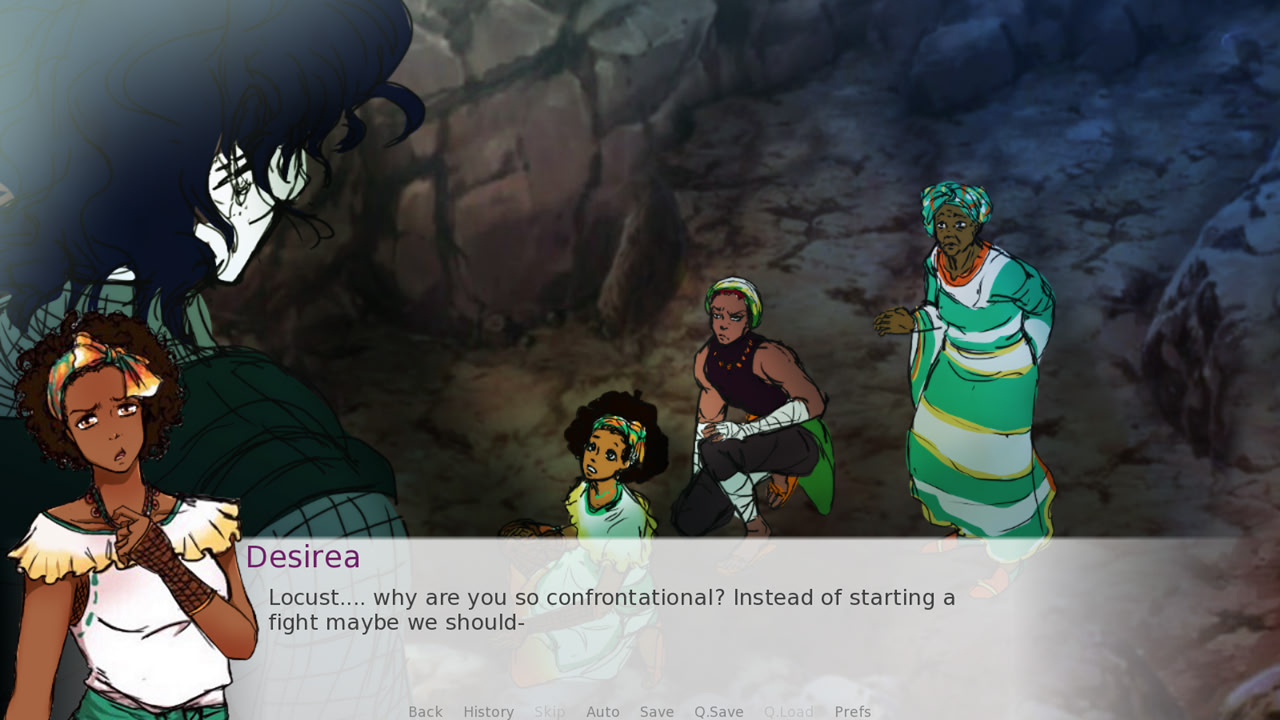Load the latest Q.Load quicksave

(x=788, y=711)
